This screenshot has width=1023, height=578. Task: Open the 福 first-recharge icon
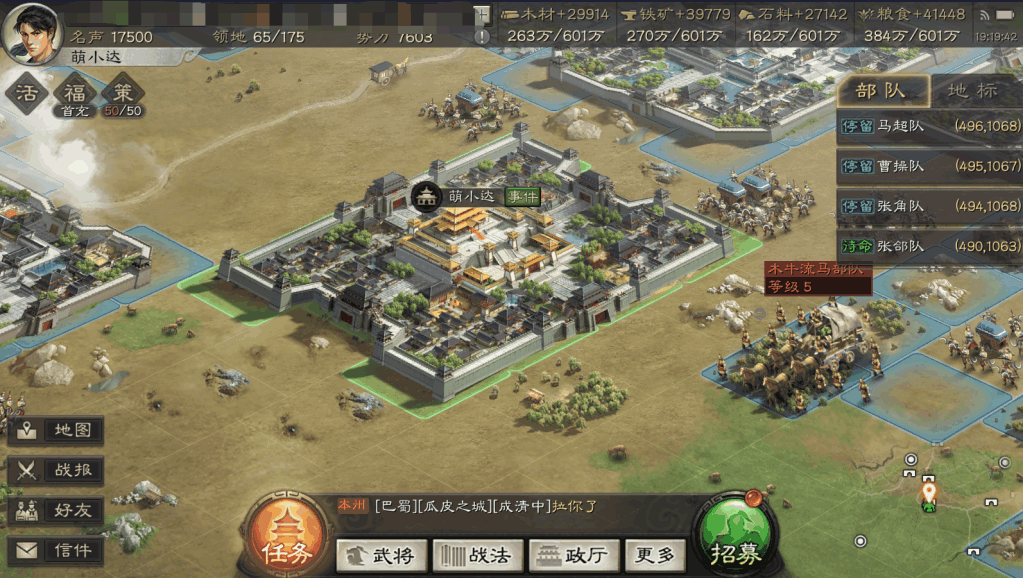tap(75, 94)
